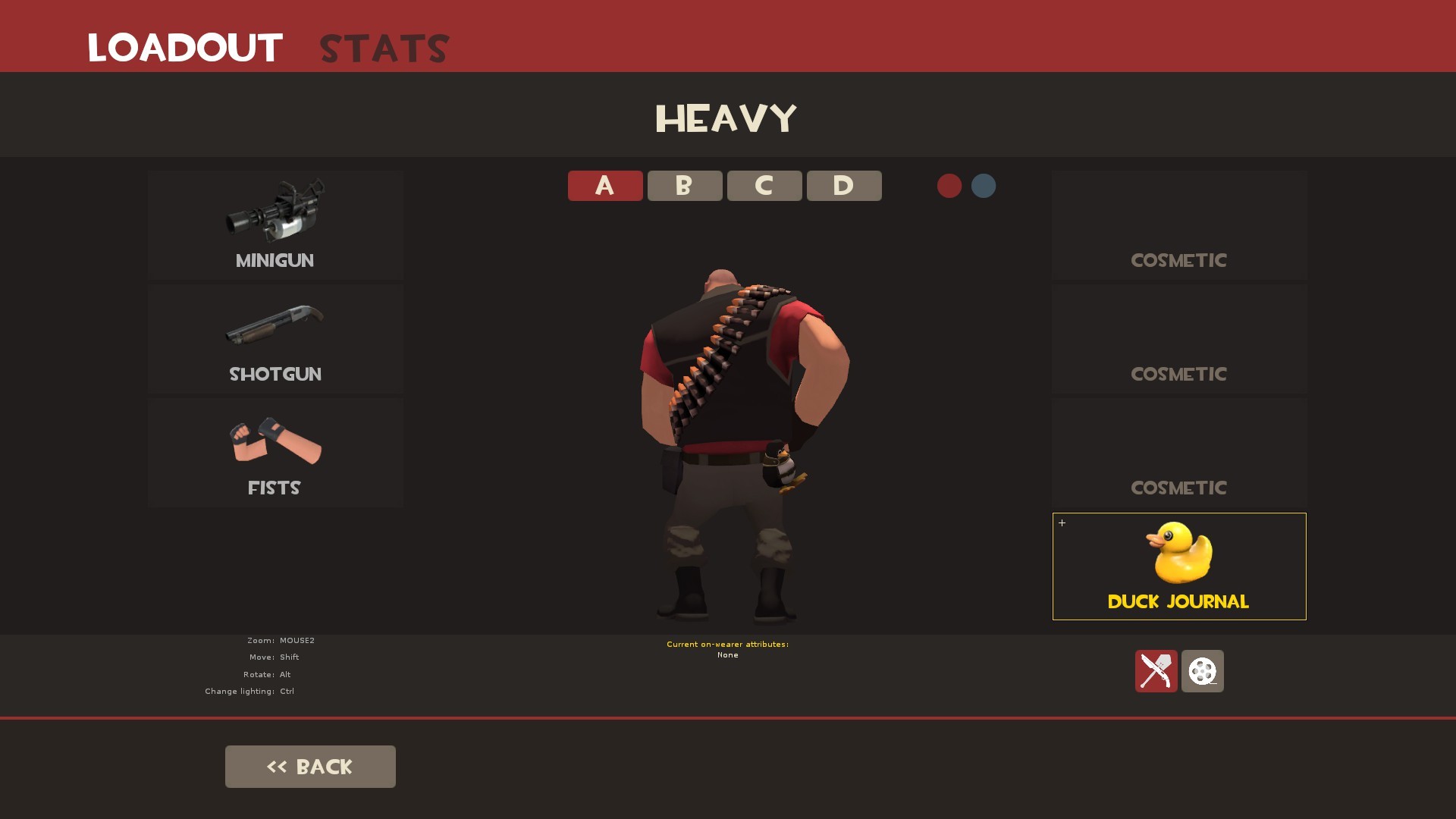Switch to the STATS tab
The width and height of the screenshot is (1456, 819).
(383, 49)
